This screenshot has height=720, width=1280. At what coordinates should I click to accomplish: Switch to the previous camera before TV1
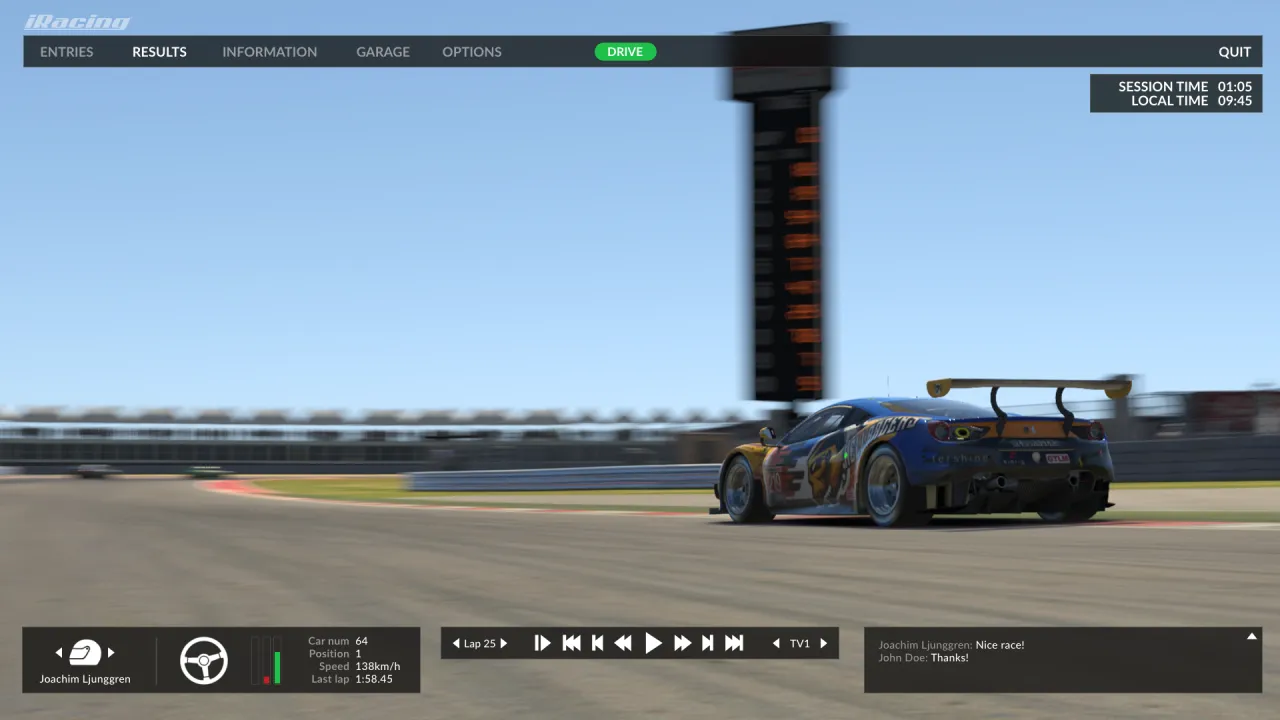coord(776,643)
